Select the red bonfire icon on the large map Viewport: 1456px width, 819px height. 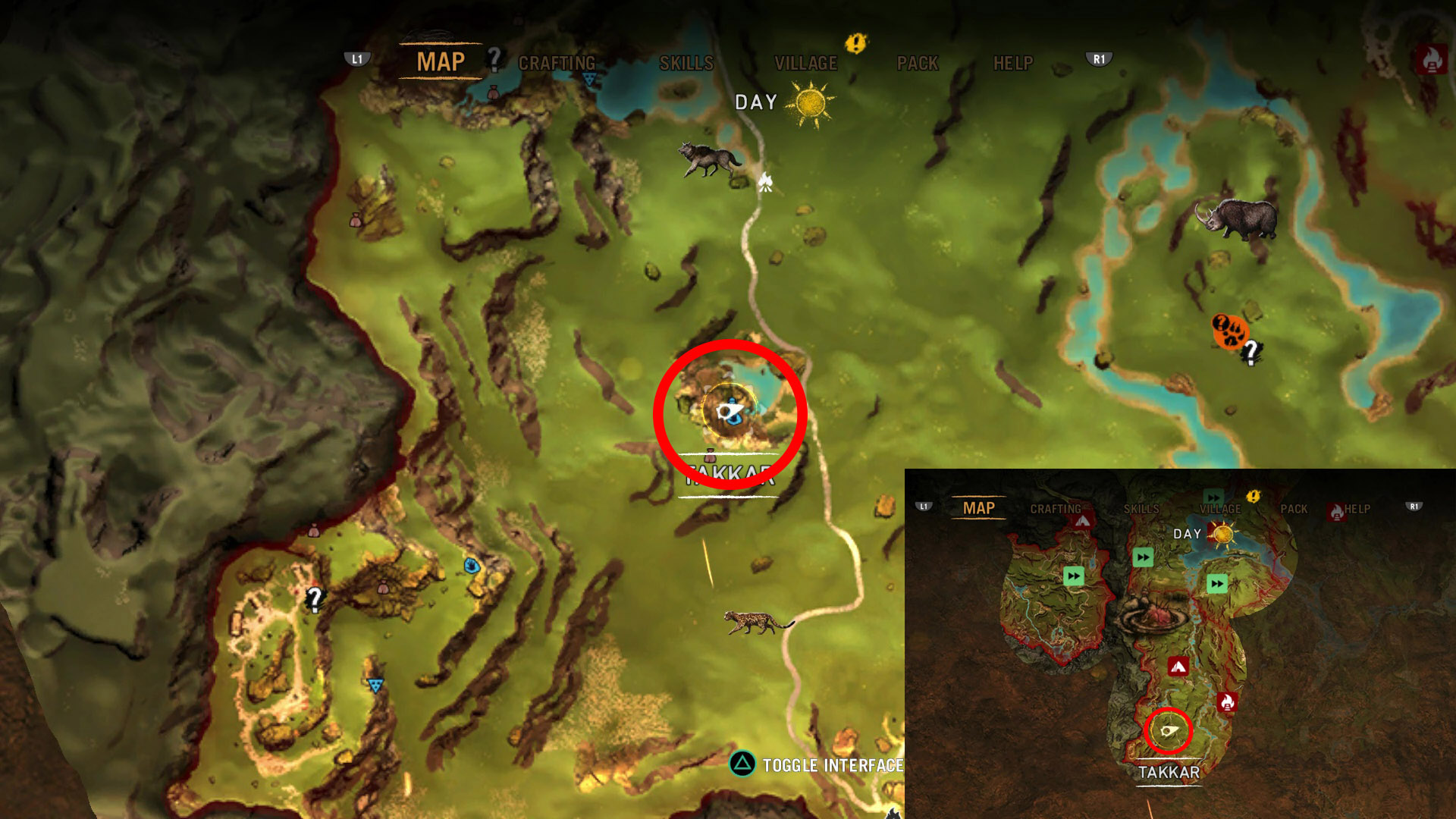pyautogui.click(x=1431, y=58)
